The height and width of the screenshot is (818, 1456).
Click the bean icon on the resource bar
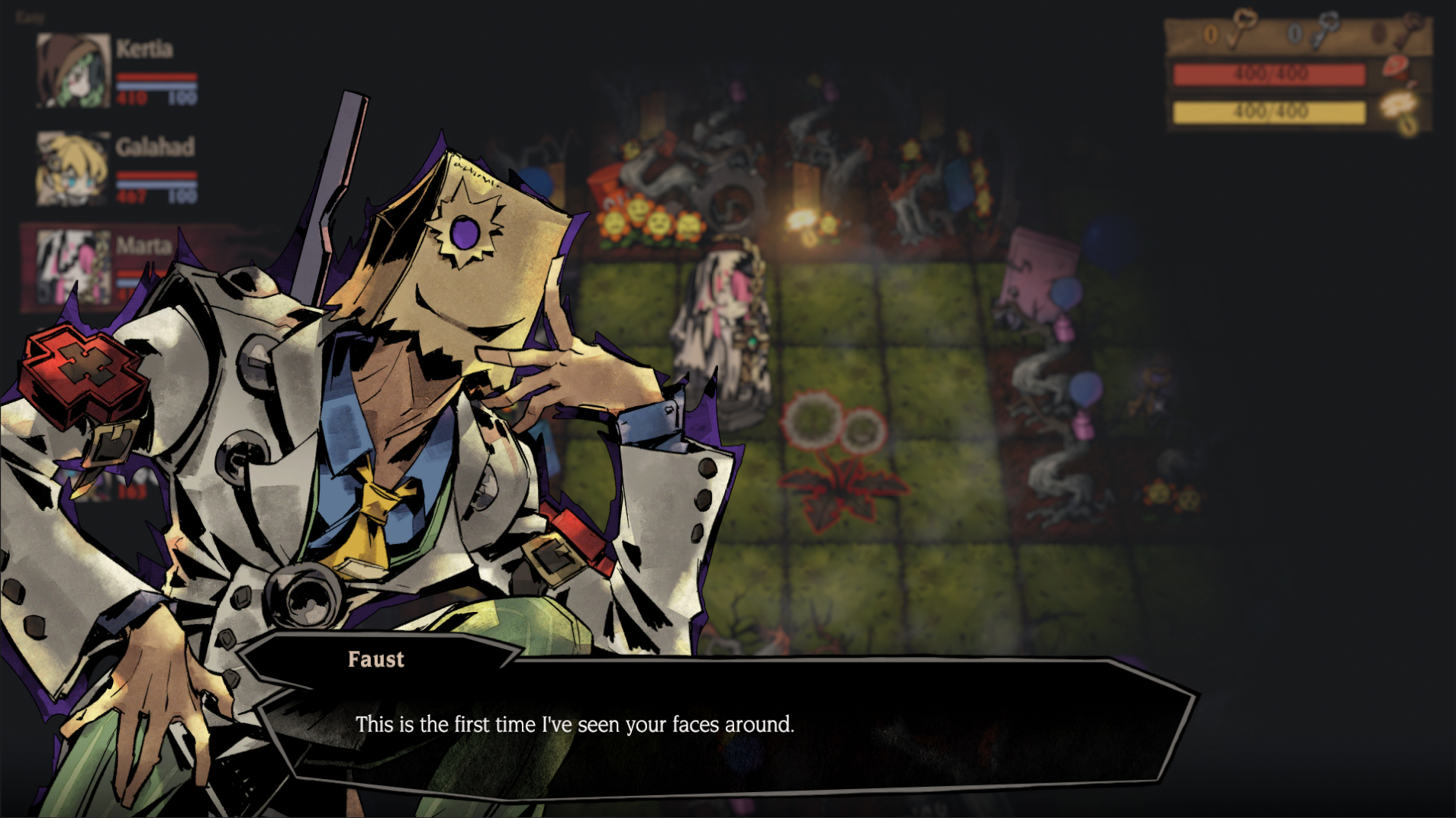click(1380, 34)
